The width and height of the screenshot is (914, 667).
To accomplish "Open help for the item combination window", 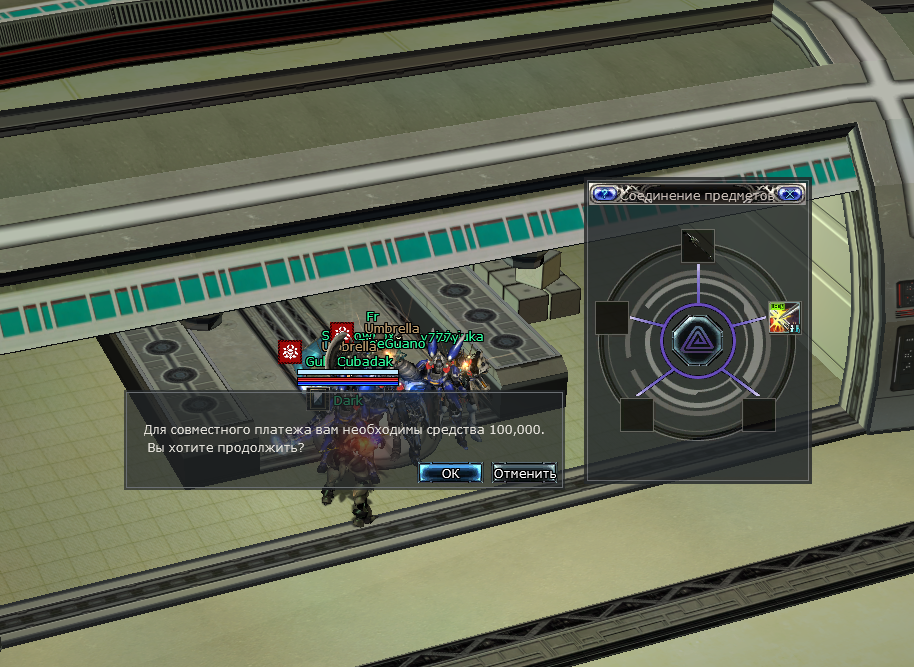I will click(604, 194).
